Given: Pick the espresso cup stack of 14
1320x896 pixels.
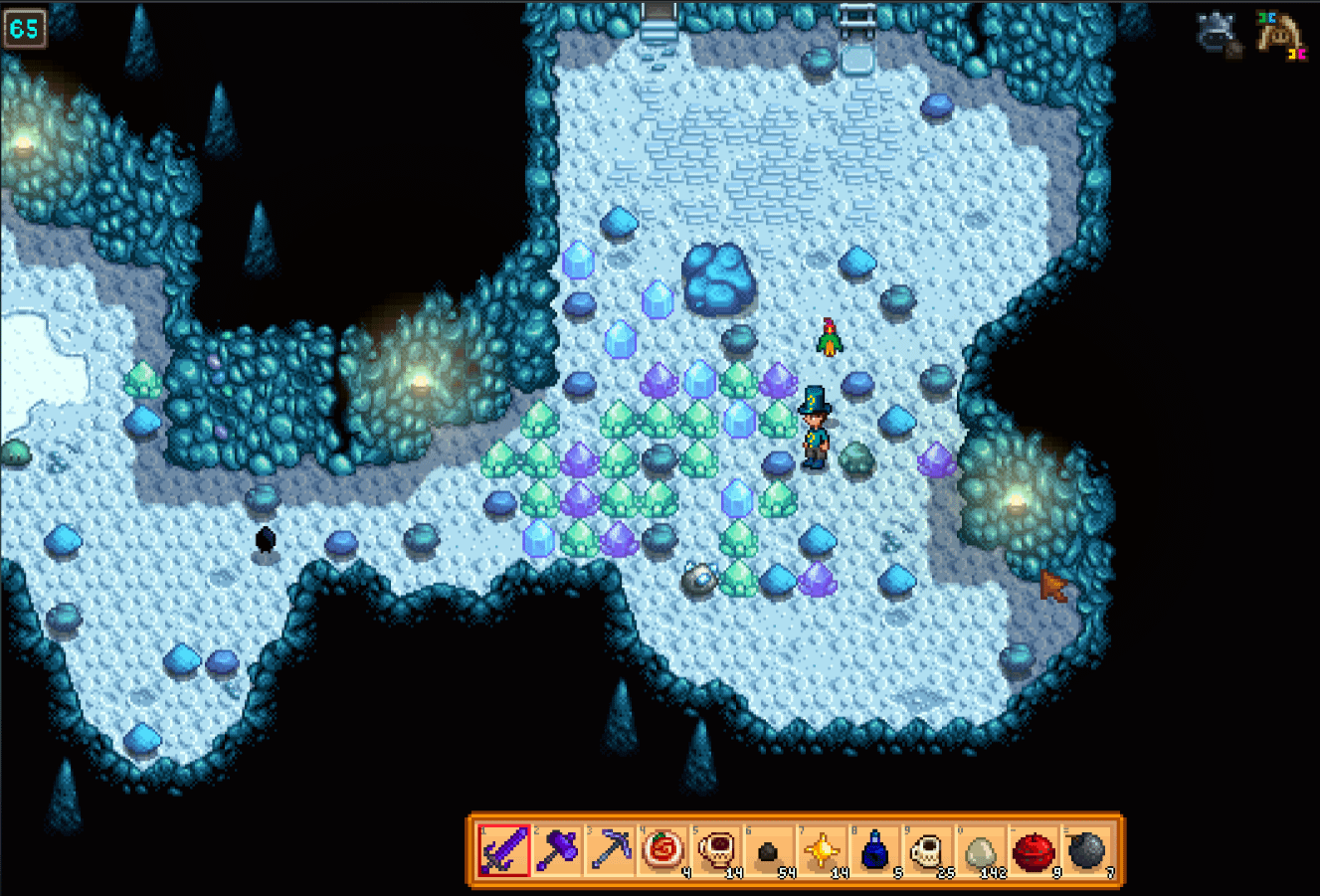Looking at the screenshot, I should click(715, 851).
